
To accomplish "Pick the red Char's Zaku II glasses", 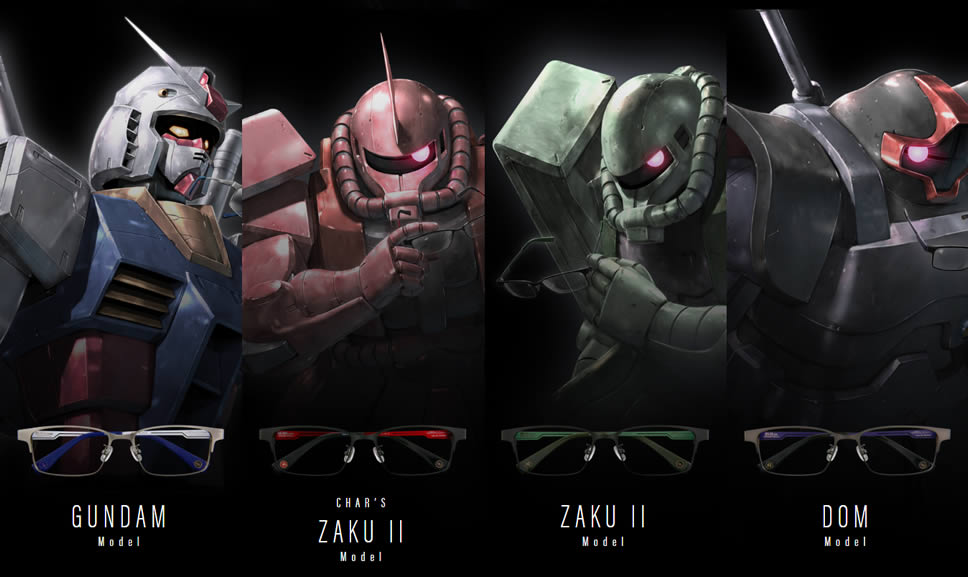I will 361,449.
